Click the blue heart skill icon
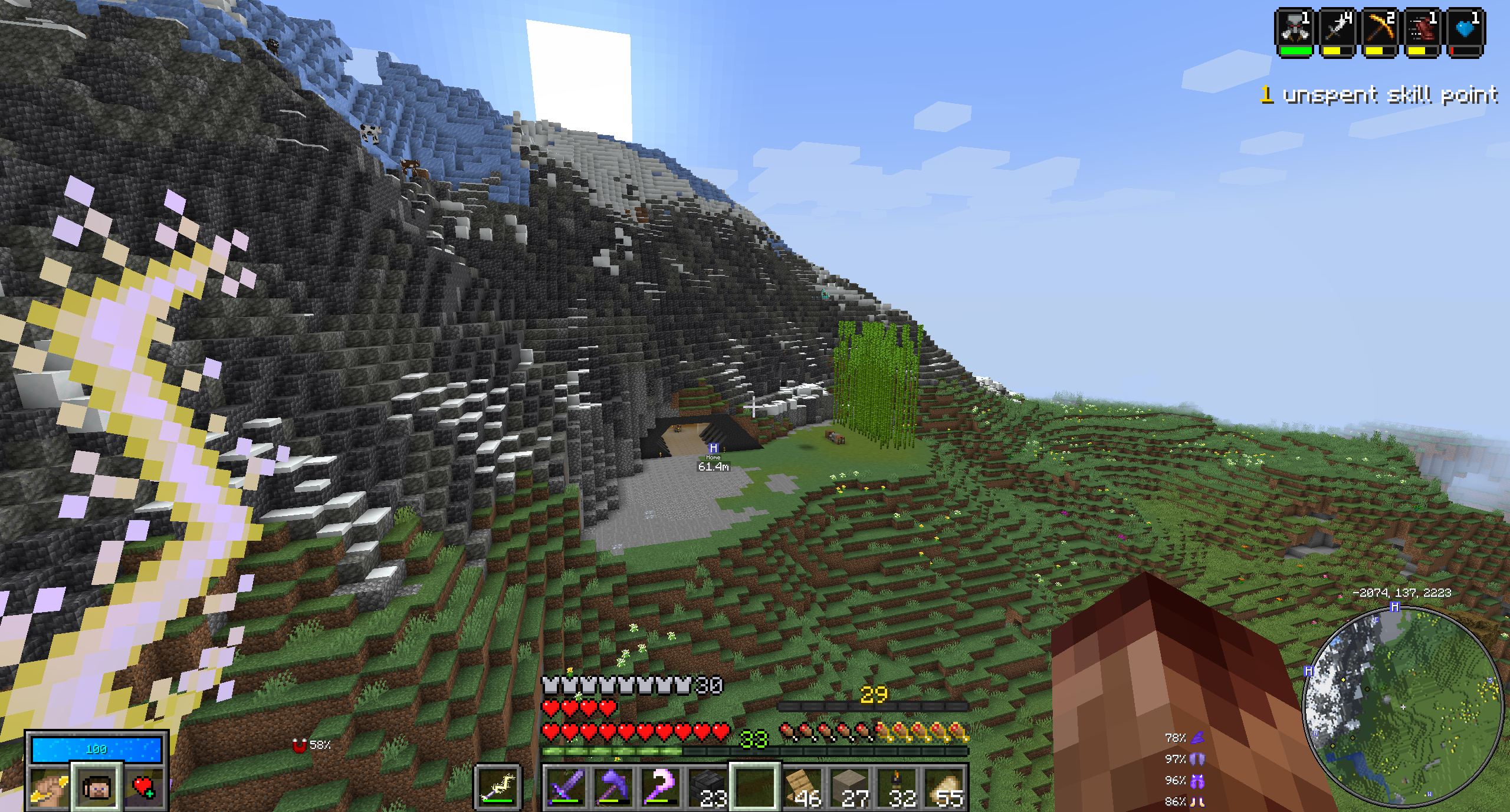Screen dimensions: 1510x812 click(x=1466, y=29)
